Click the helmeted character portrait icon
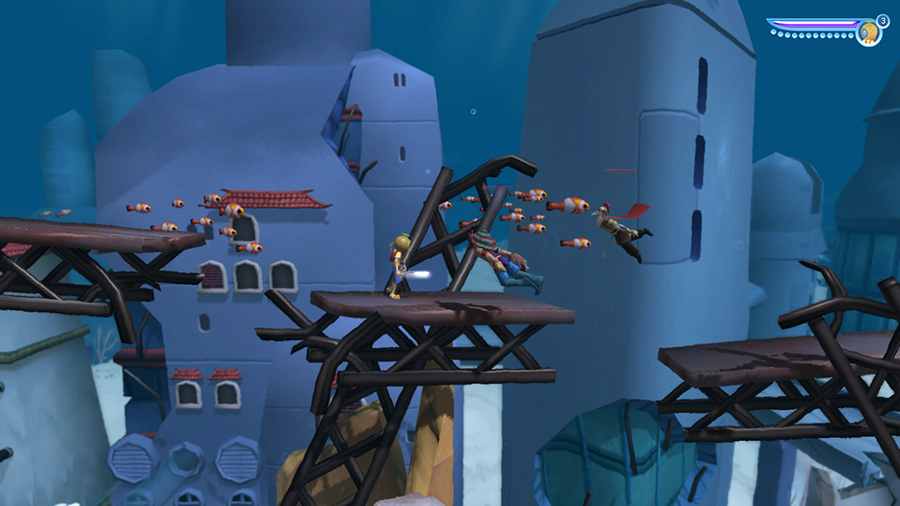The height and width of the screenshot is (506, 900). pos(868,33)
